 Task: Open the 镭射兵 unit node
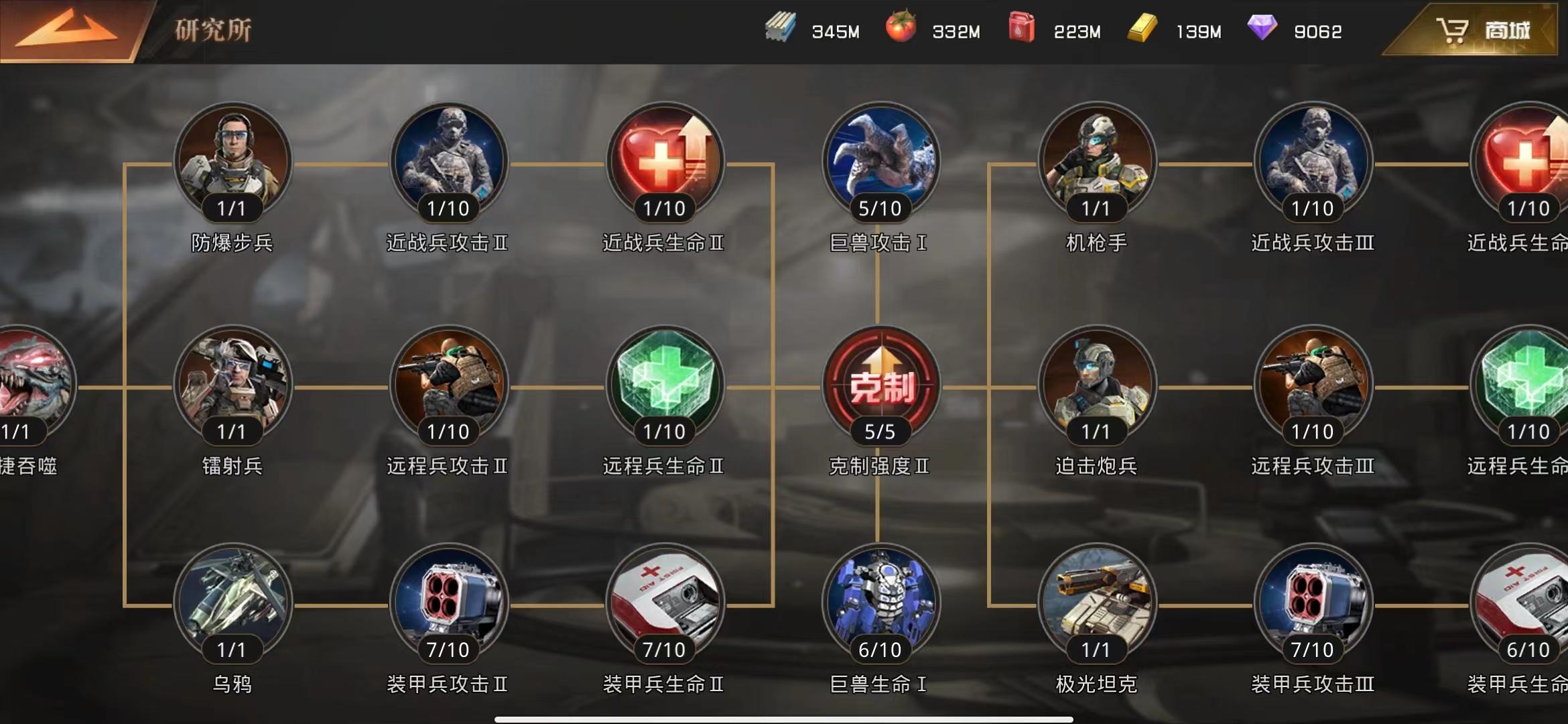pyautogui.click(x=233, y=385)
